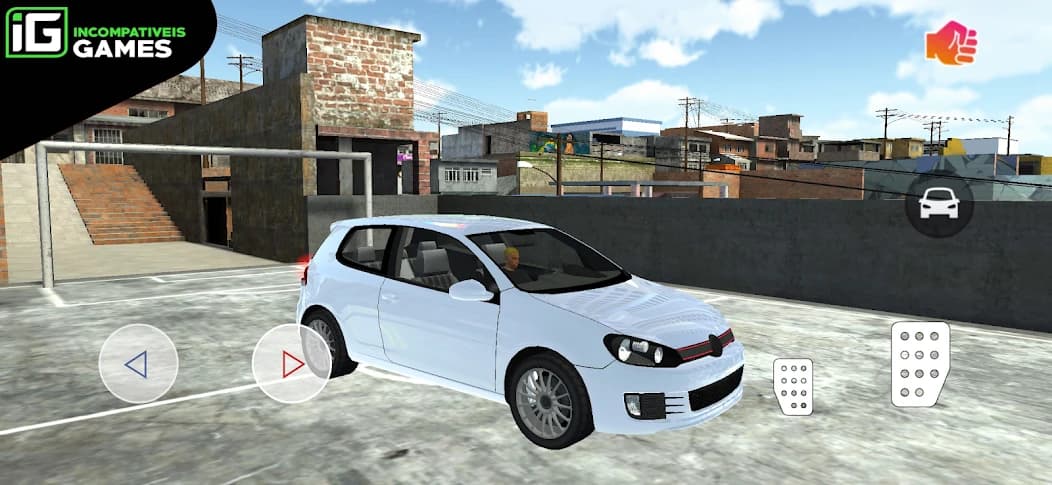Tap the steer left arrow button
The image size is (1052, 485).
click(138, 364)
